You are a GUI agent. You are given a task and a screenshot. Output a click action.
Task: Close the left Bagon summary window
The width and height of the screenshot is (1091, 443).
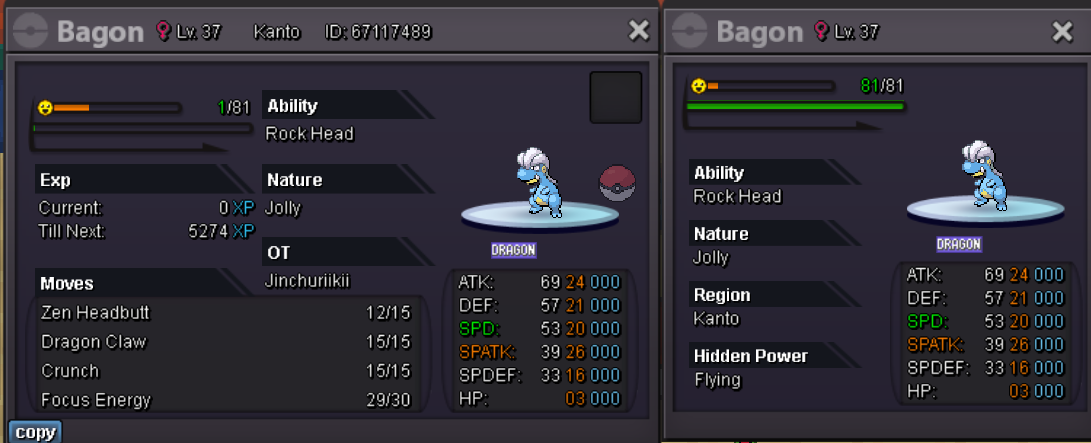pos(639,31)
